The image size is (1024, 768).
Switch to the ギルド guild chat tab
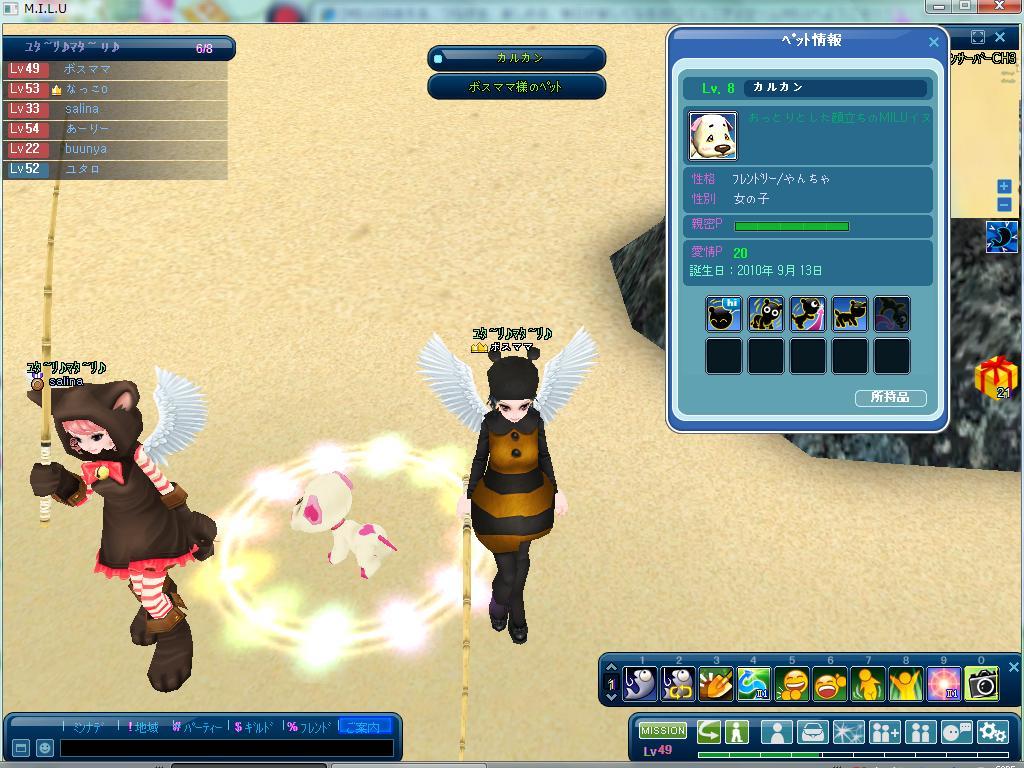click(x=254, y=727)
